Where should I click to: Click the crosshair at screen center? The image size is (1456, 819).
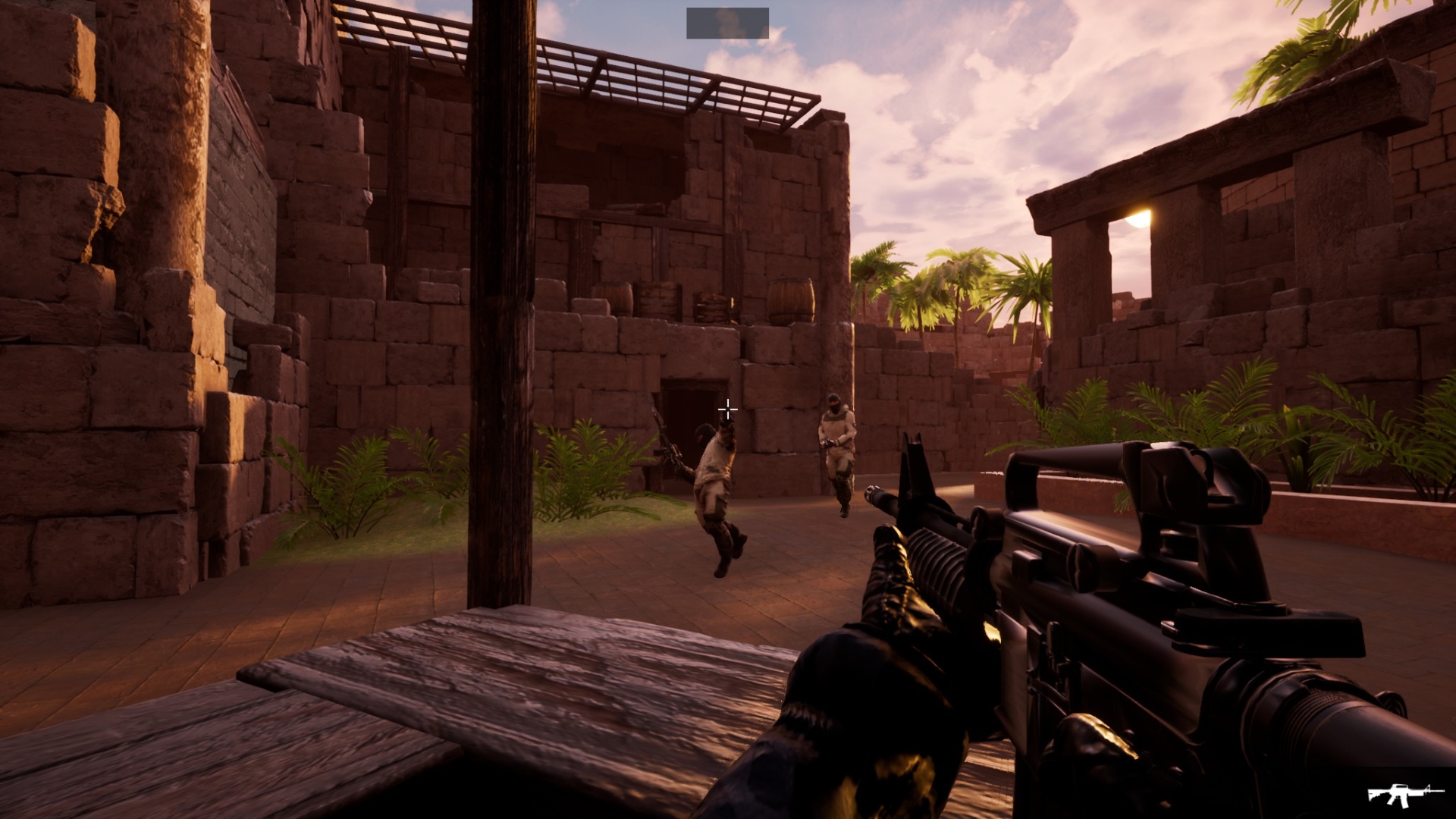coord(727,409)
